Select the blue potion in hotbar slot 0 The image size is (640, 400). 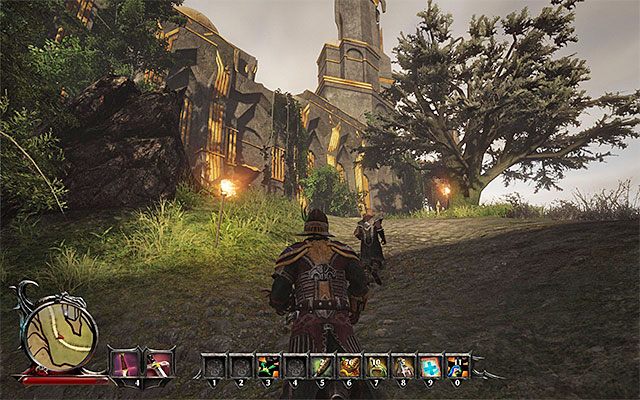coord(457,366)
